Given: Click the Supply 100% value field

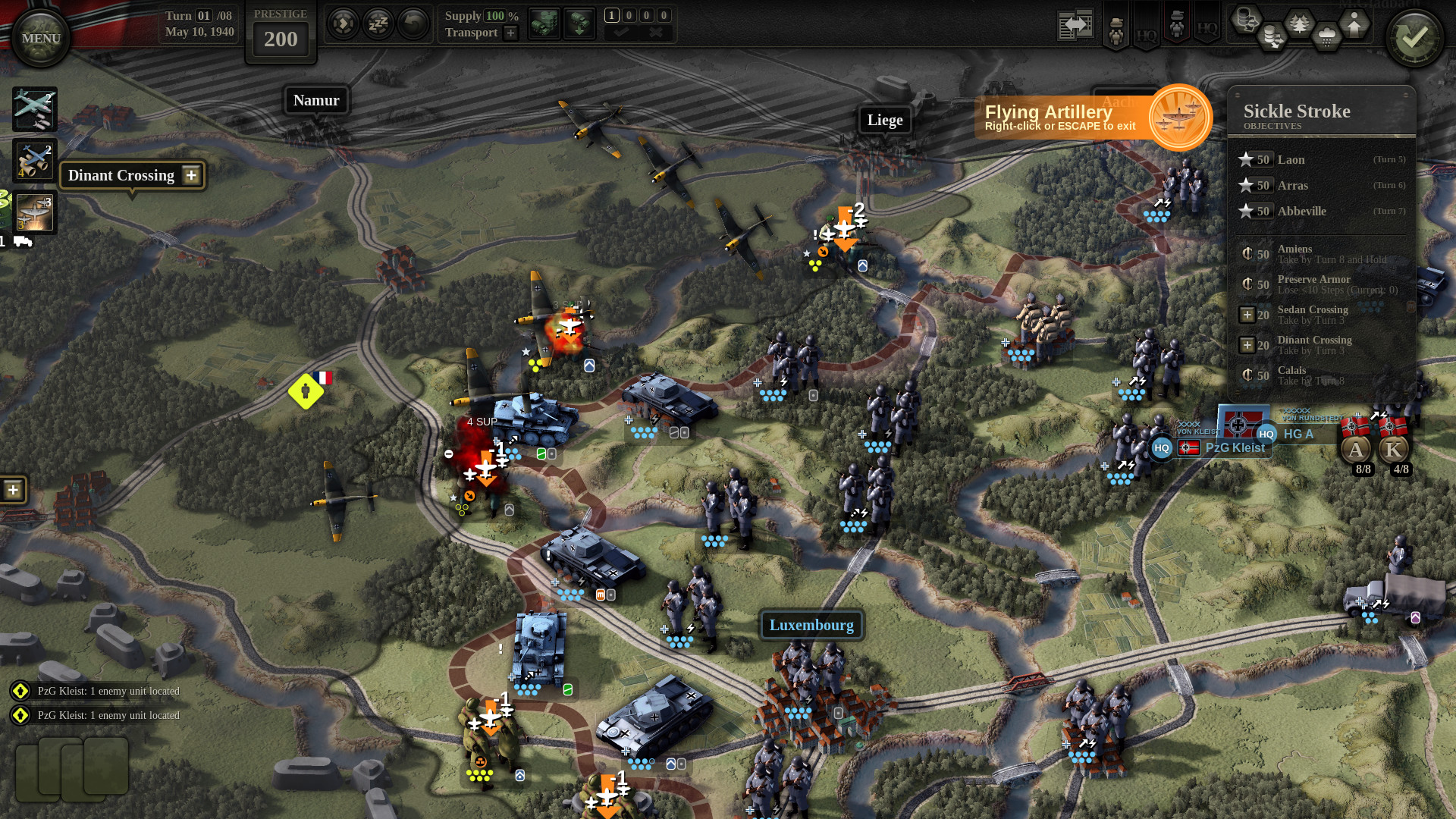Looking at the screenshot, I should tap(494, 16).
